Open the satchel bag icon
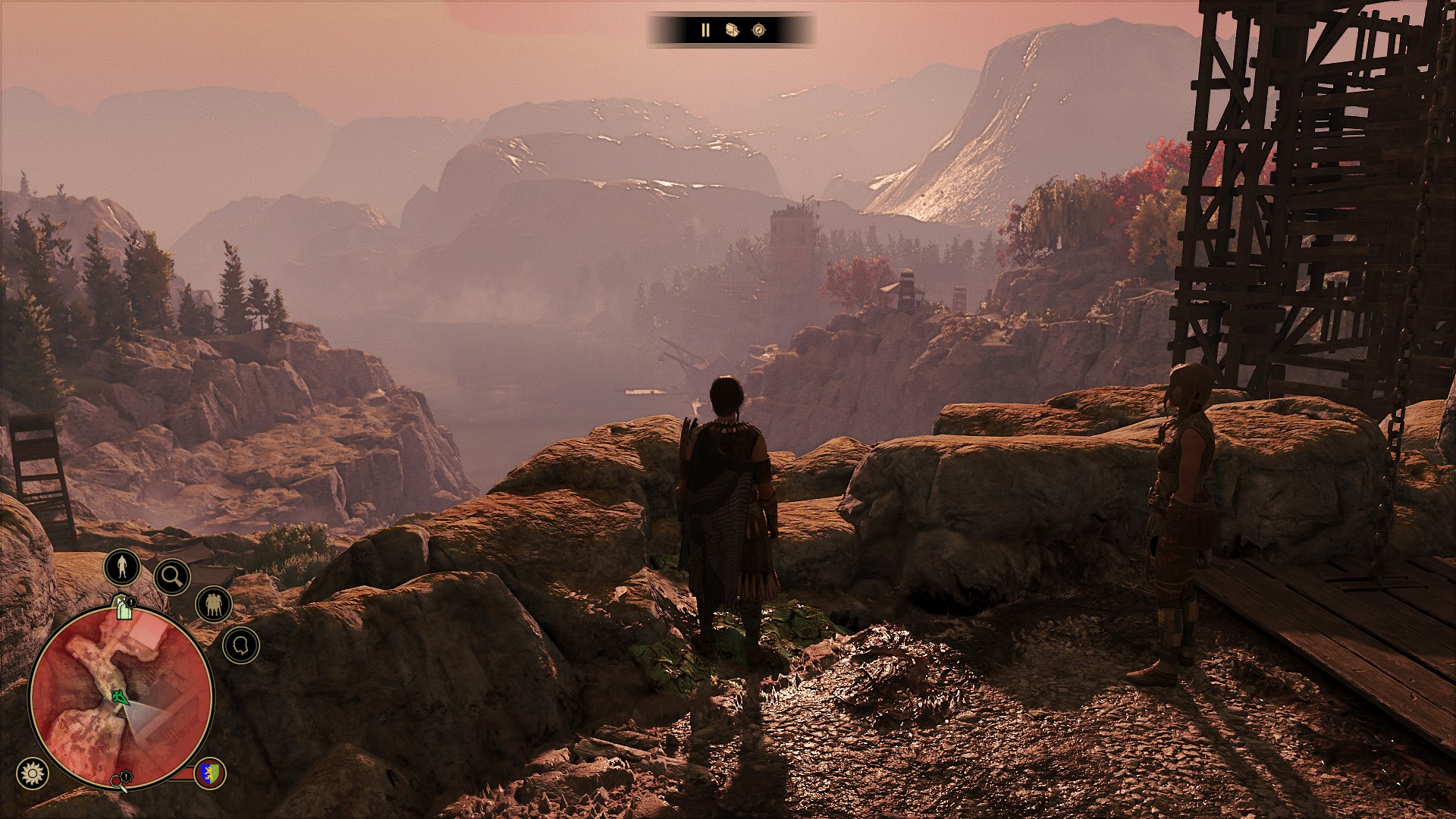The width and height of the screenshot is (1456, 819). [x=732, y=30]
